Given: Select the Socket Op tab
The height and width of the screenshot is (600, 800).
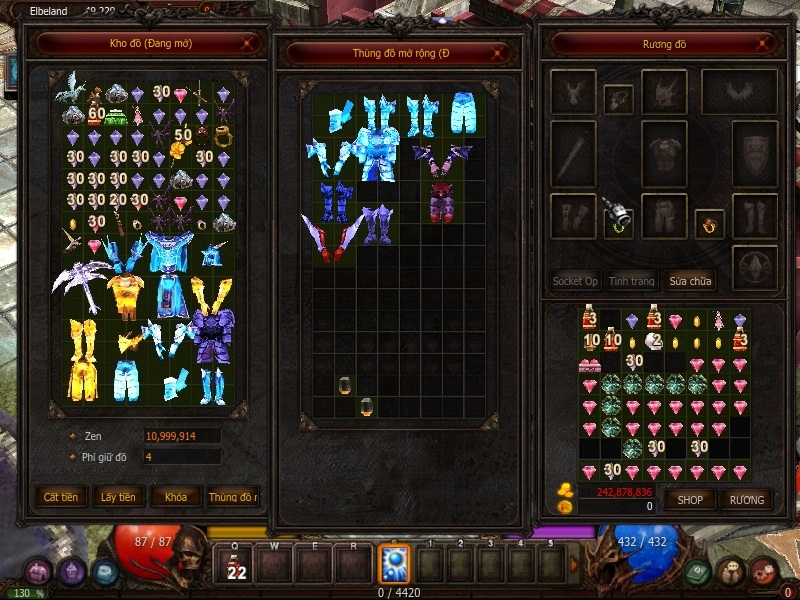Looking at the screenshot, I should click(575, 281).
